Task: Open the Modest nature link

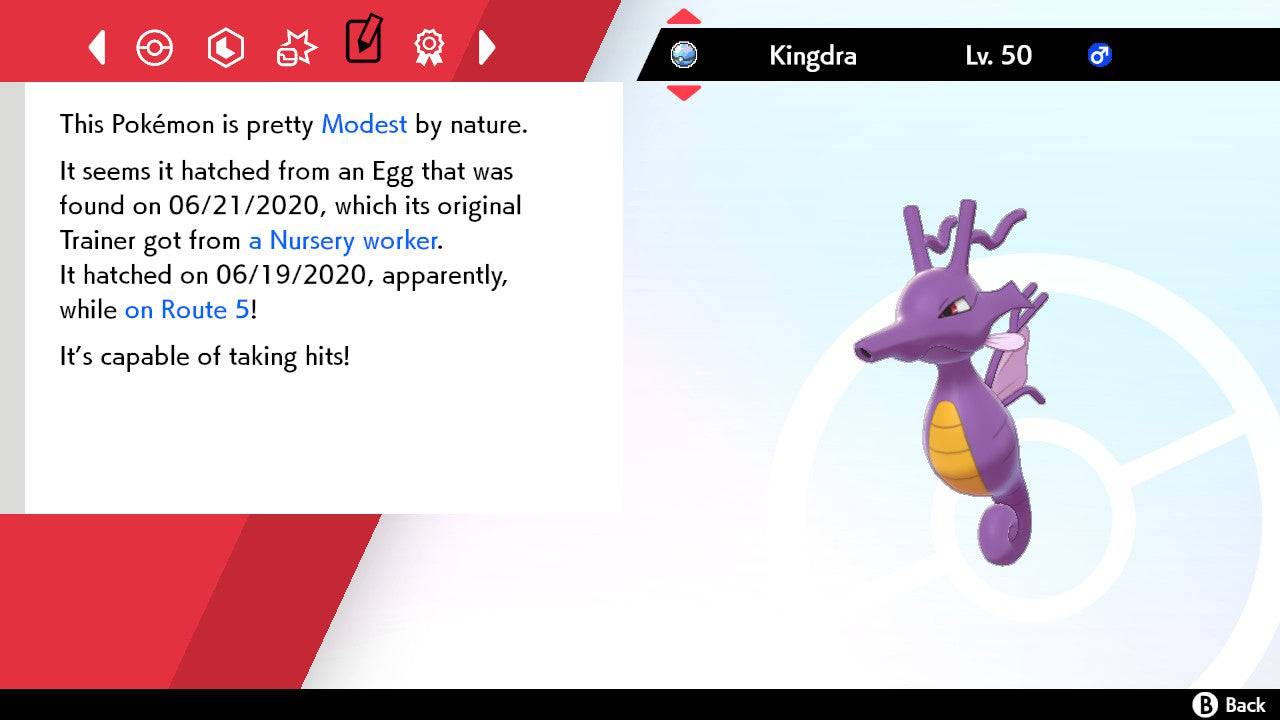Action: pyautogui.click(x=363, y=125)
